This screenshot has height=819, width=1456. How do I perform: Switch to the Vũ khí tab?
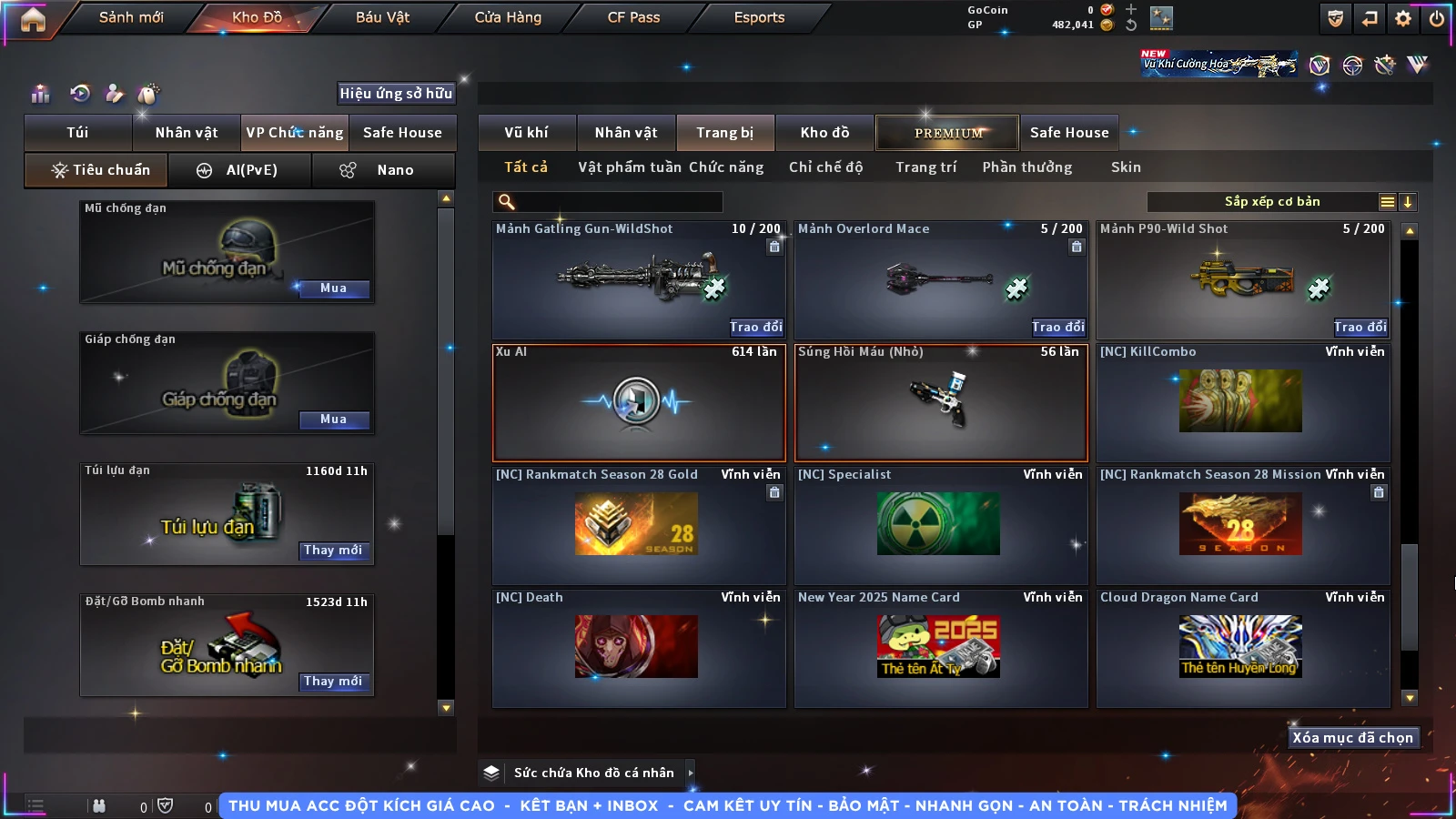[526, 133]
